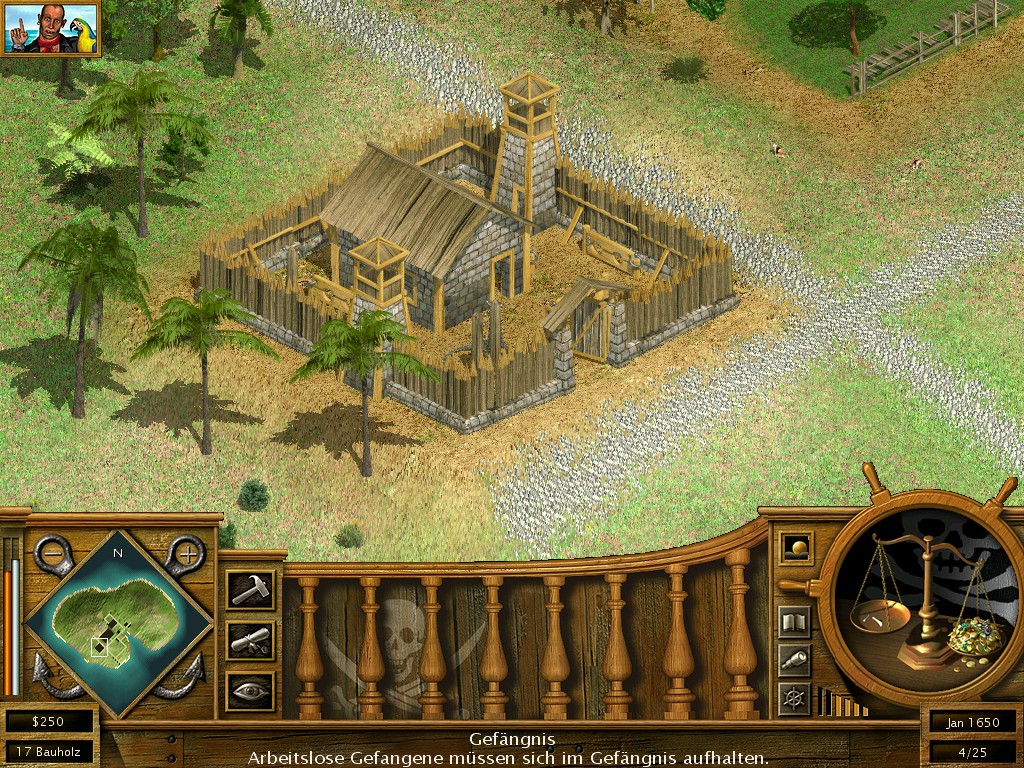Open the ship's wheel options button
This screenshot has height=768, width=1024.
pyautogui.click(x=795, y=697)
